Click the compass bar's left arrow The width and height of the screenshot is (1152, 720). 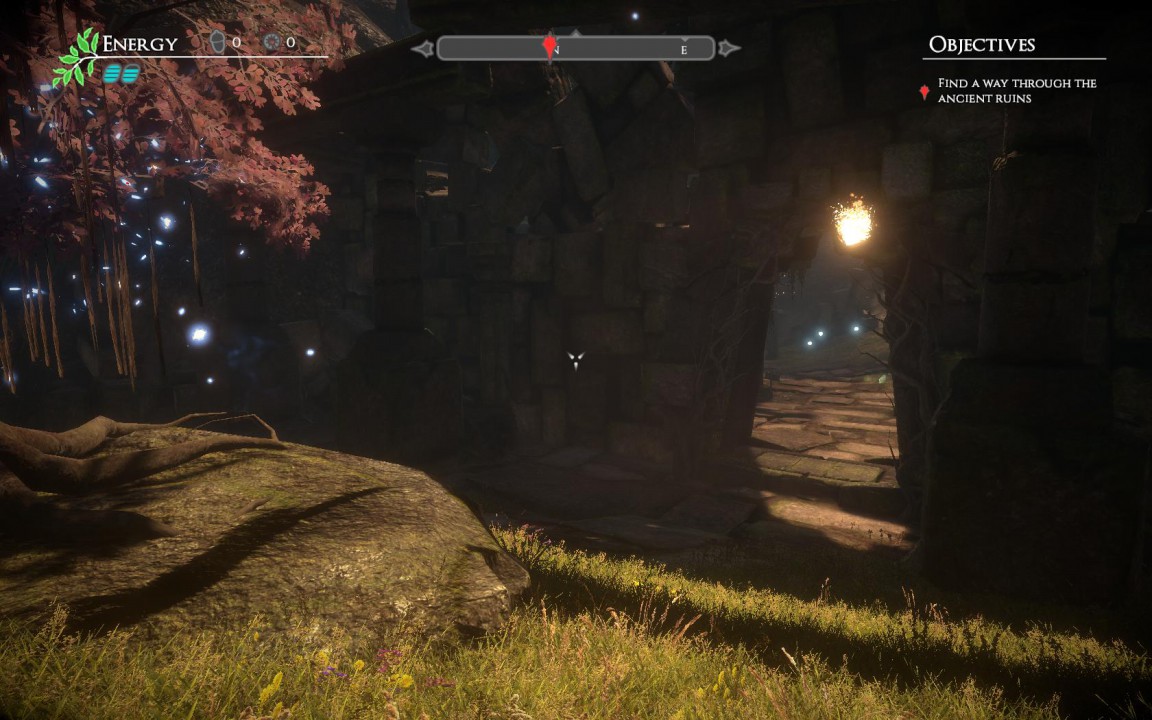point(422,48)
